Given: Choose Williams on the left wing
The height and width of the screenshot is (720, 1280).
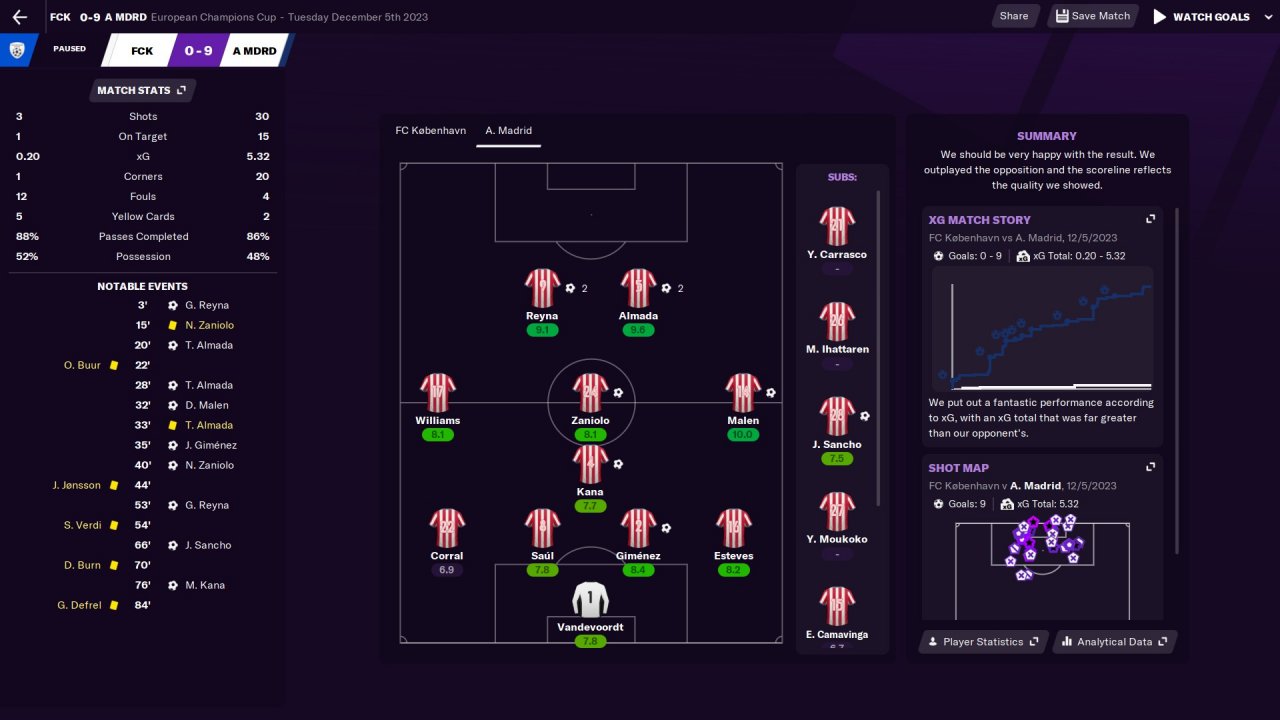Looking at the screenshot, I should click(437, 393).
